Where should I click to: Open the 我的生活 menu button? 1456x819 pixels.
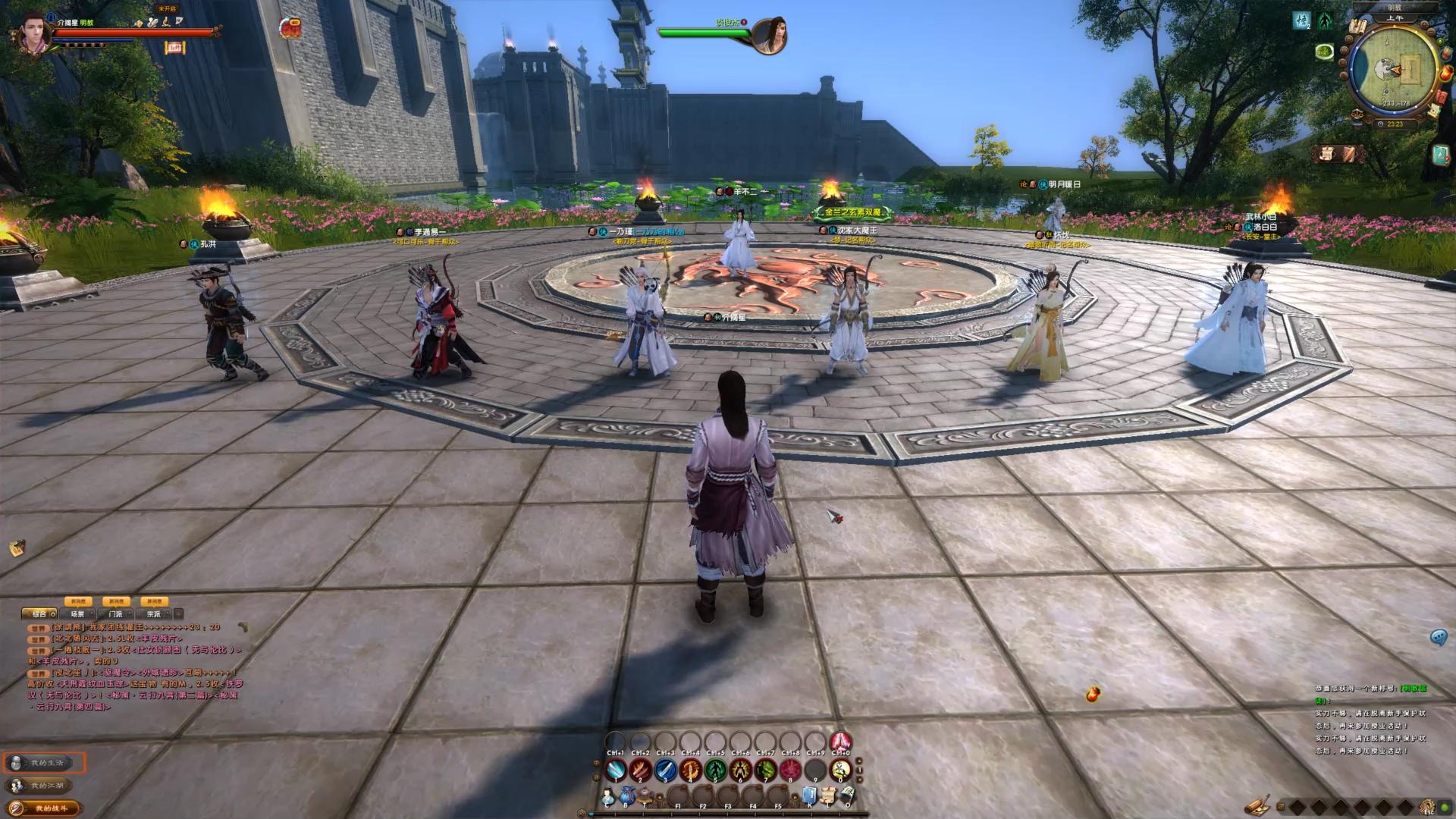(x=45, y=762)
